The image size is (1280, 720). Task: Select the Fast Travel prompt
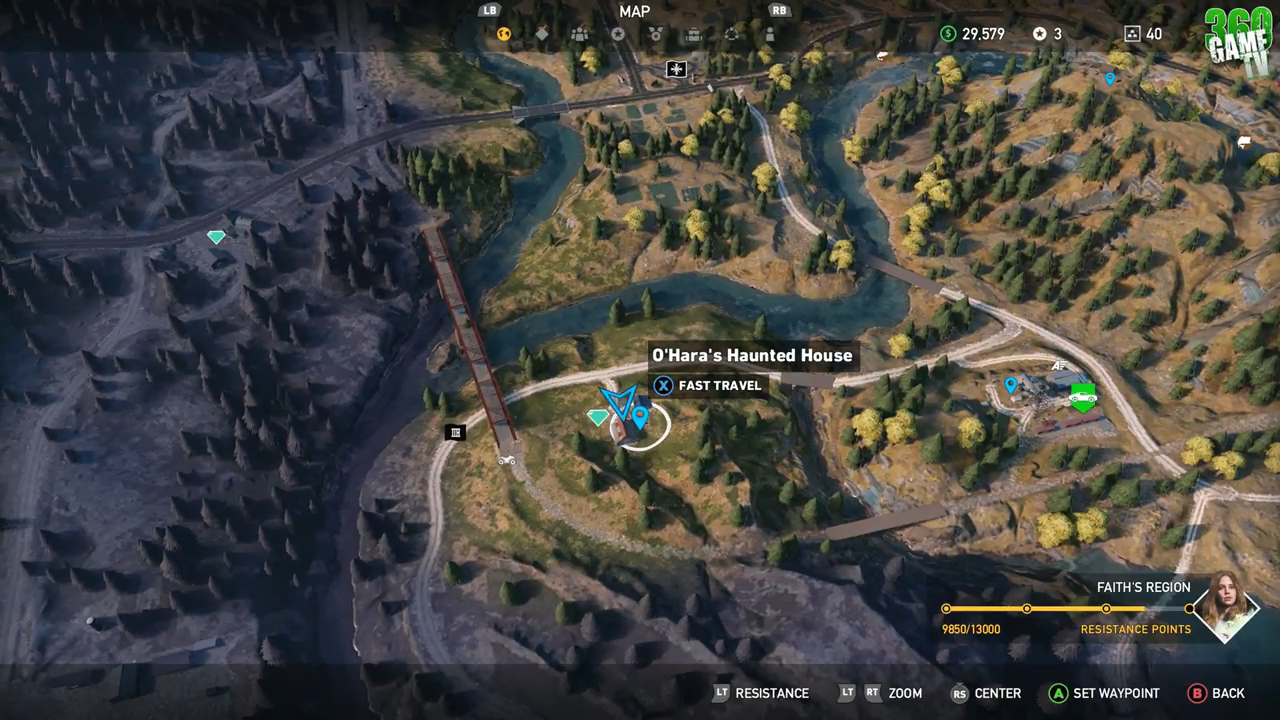click(x=709, y=386)
